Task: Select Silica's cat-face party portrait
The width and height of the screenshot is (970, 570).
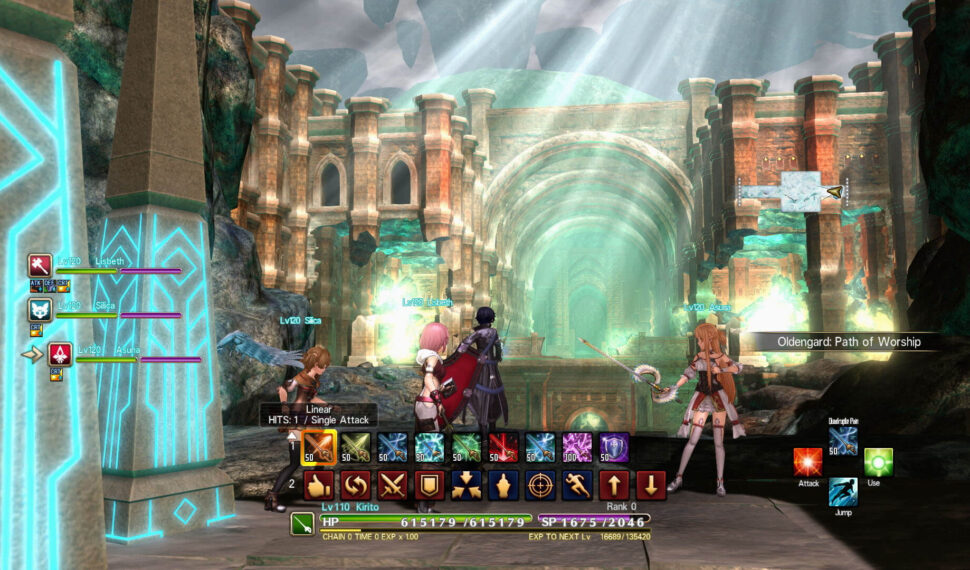Action: 39,310
